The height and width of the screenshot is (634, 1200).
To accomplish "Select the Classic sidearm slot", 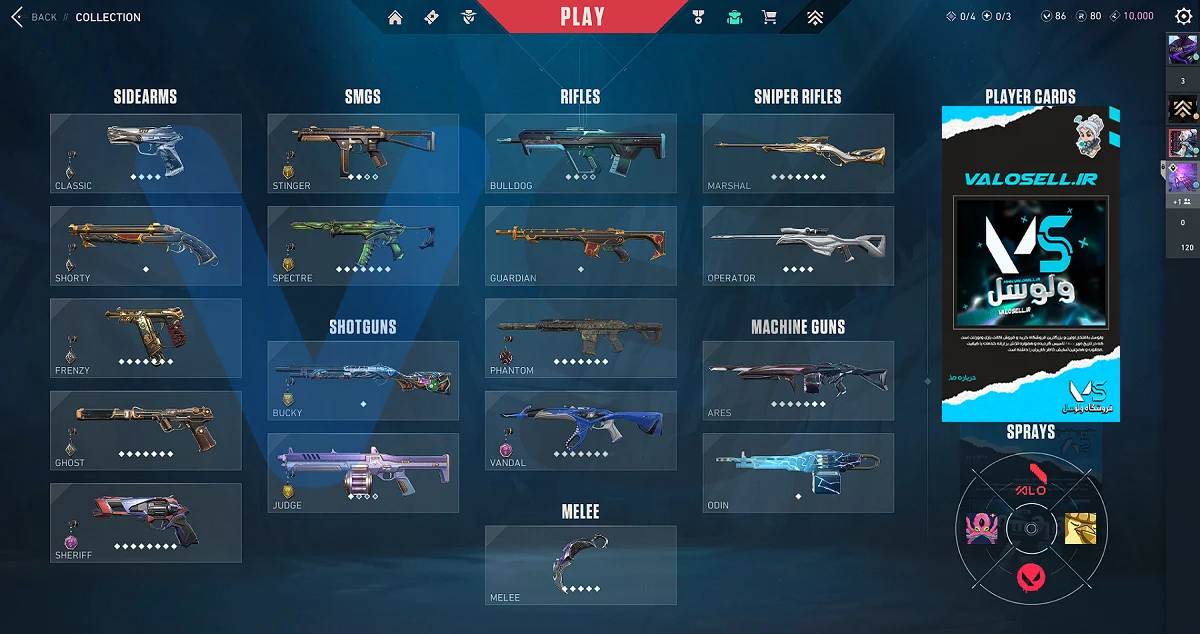I will coord(146,153).
